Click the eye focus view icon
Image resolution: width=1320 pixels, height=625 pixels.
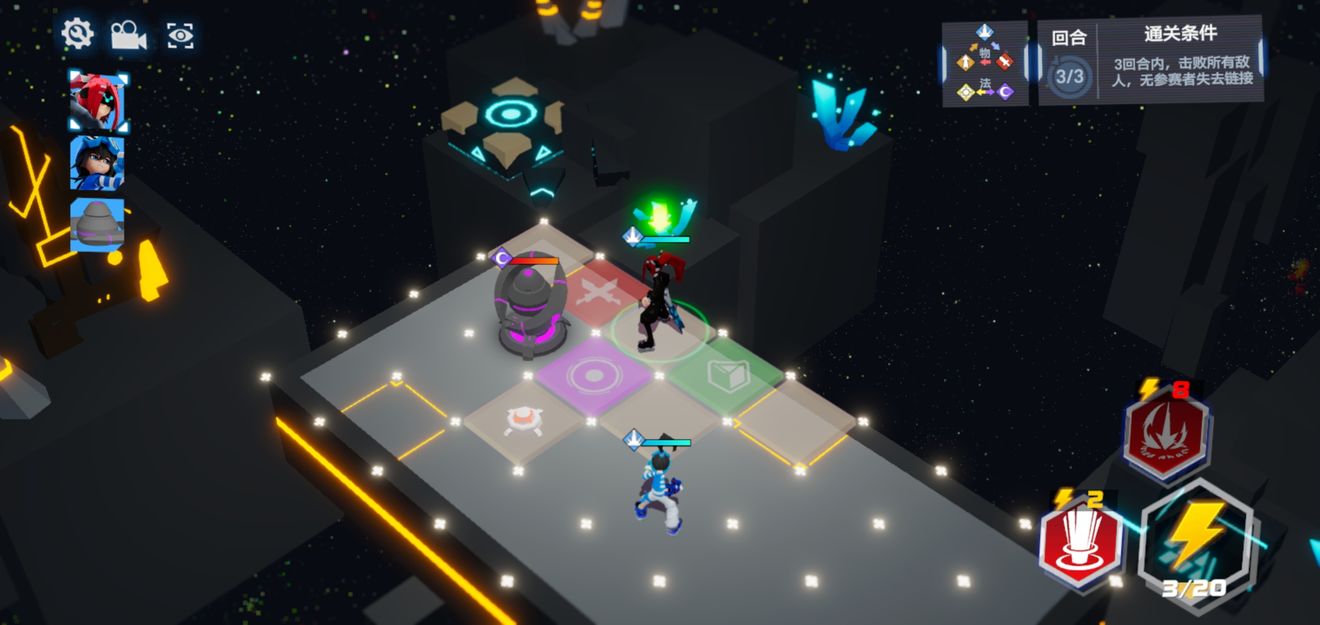(180, 36)
